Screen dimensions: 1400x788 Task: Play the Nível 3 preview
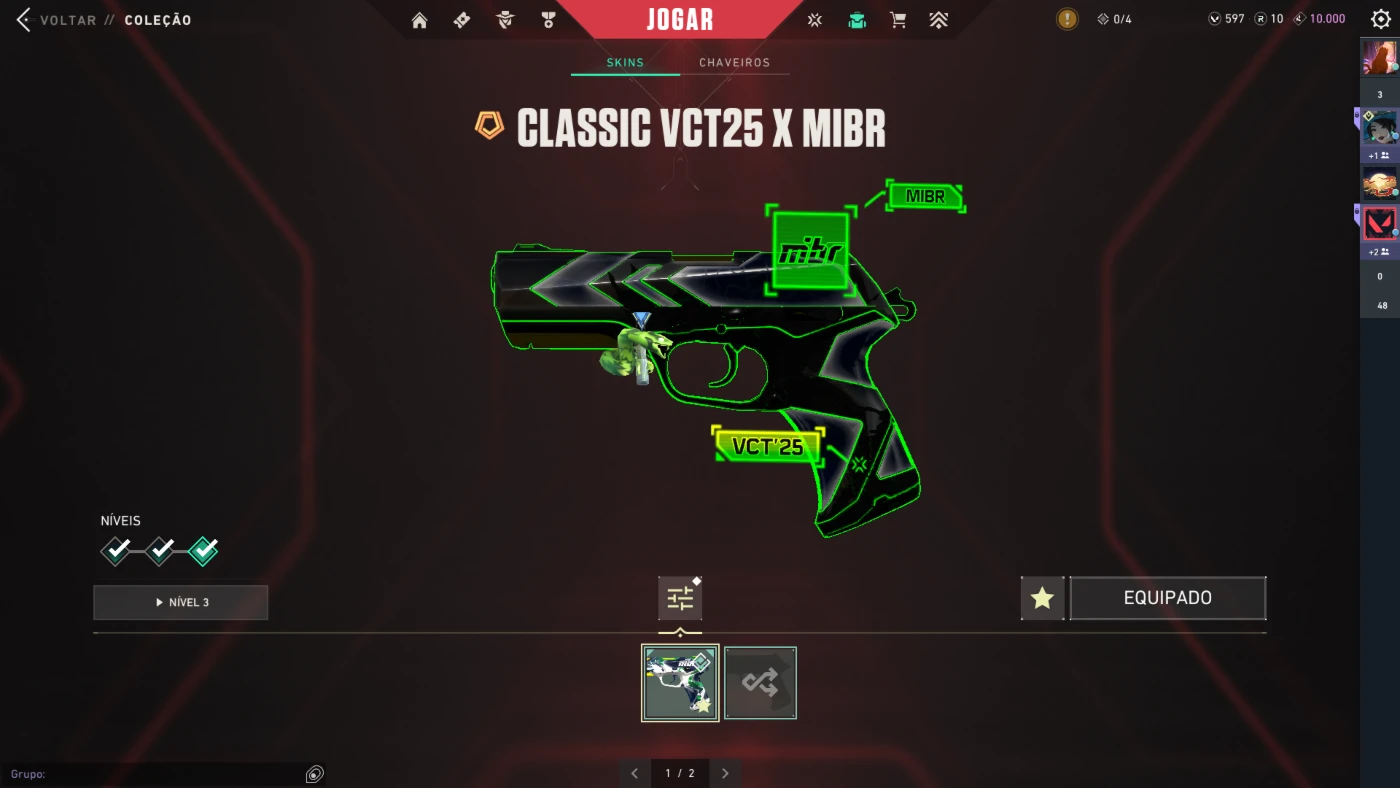click(181, 603)
